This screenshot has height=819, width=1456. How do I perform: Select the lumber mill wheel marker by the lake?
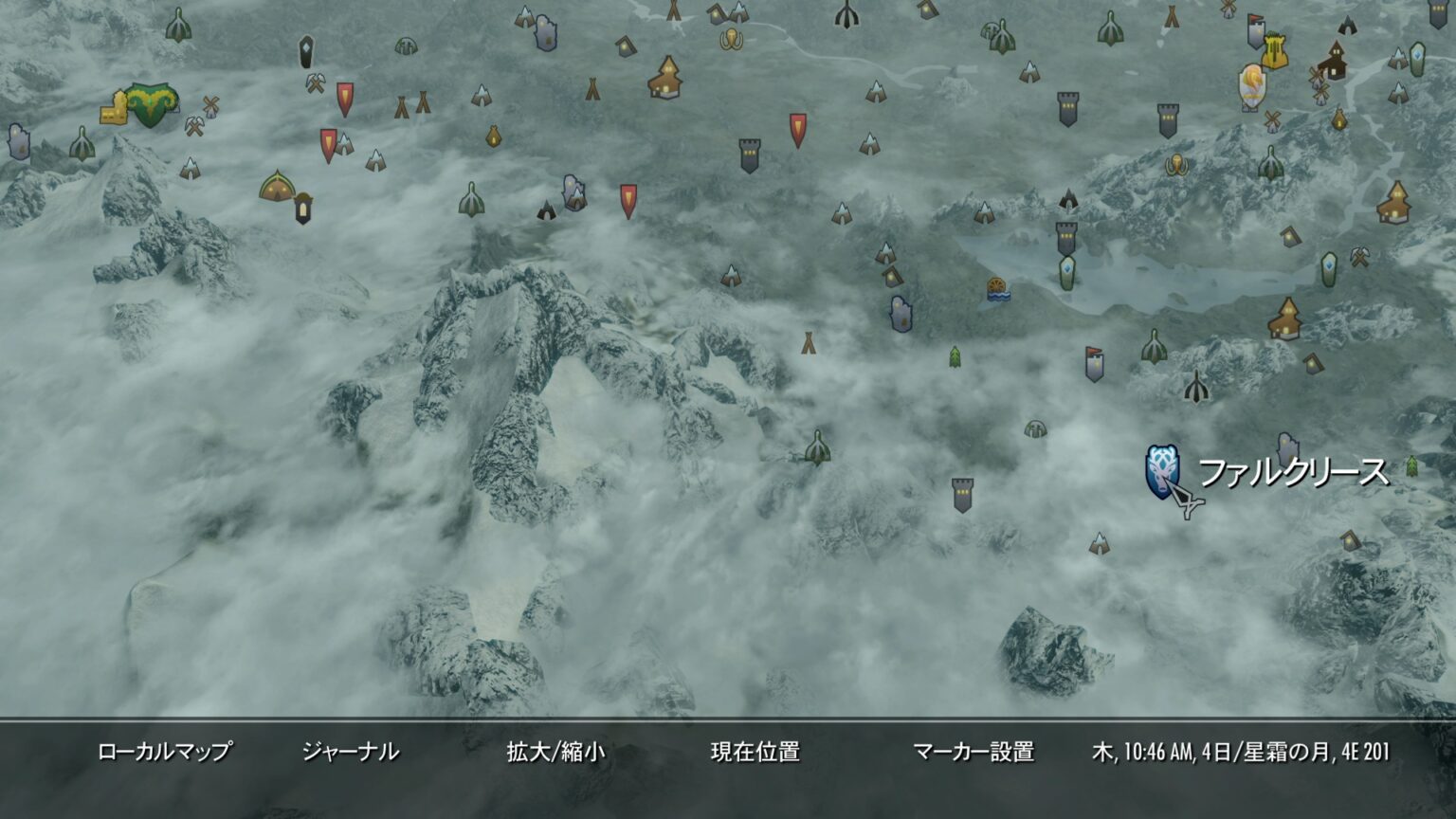(996, 289)
